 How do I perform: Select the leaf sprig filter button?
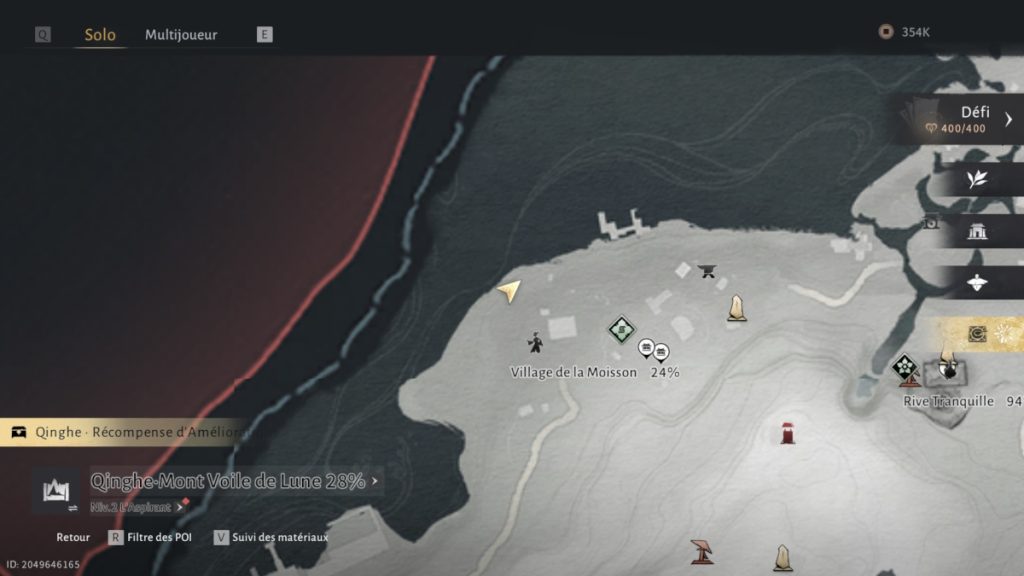point(977,179)
